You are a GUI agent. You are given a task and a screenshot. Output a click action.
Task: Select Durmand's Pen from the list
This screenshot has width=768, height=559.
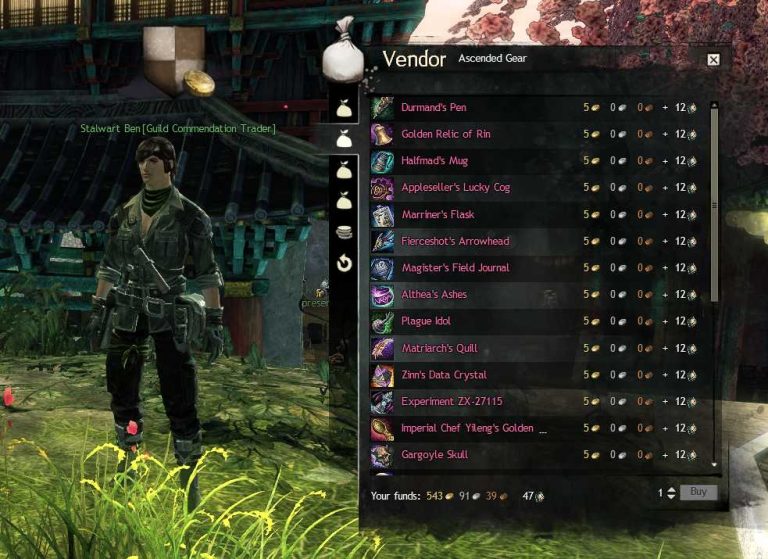coord(433,107)
